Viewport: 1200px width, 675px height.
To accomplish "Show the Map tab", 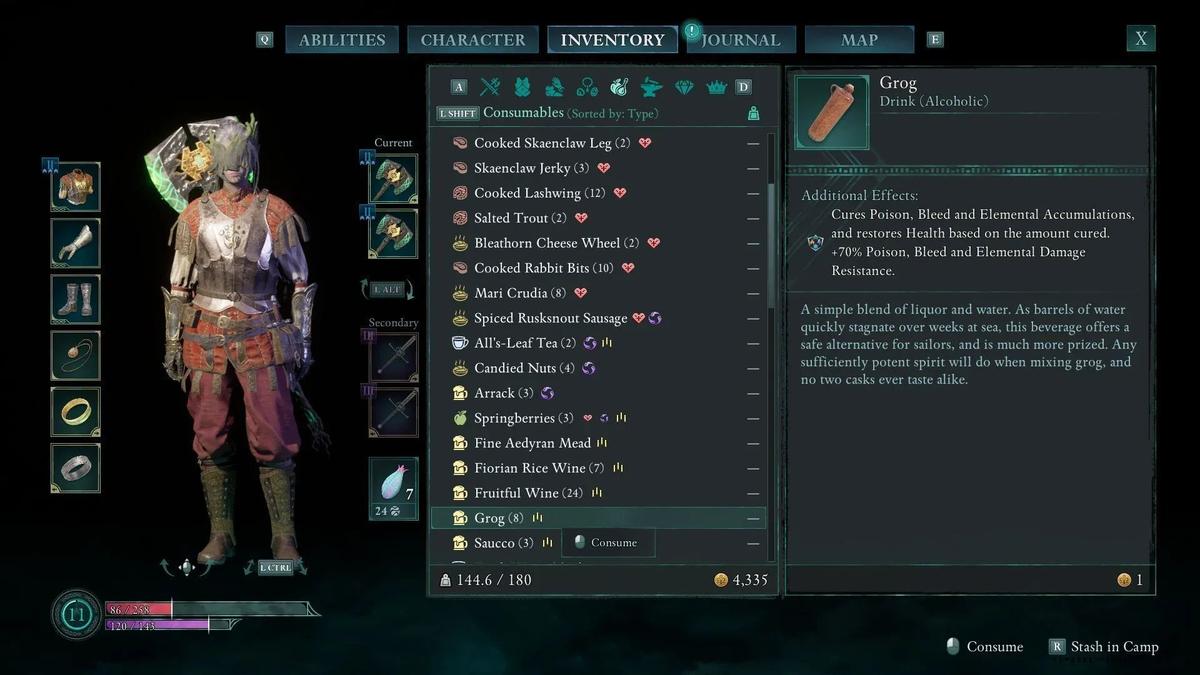I will click(859, 40).
